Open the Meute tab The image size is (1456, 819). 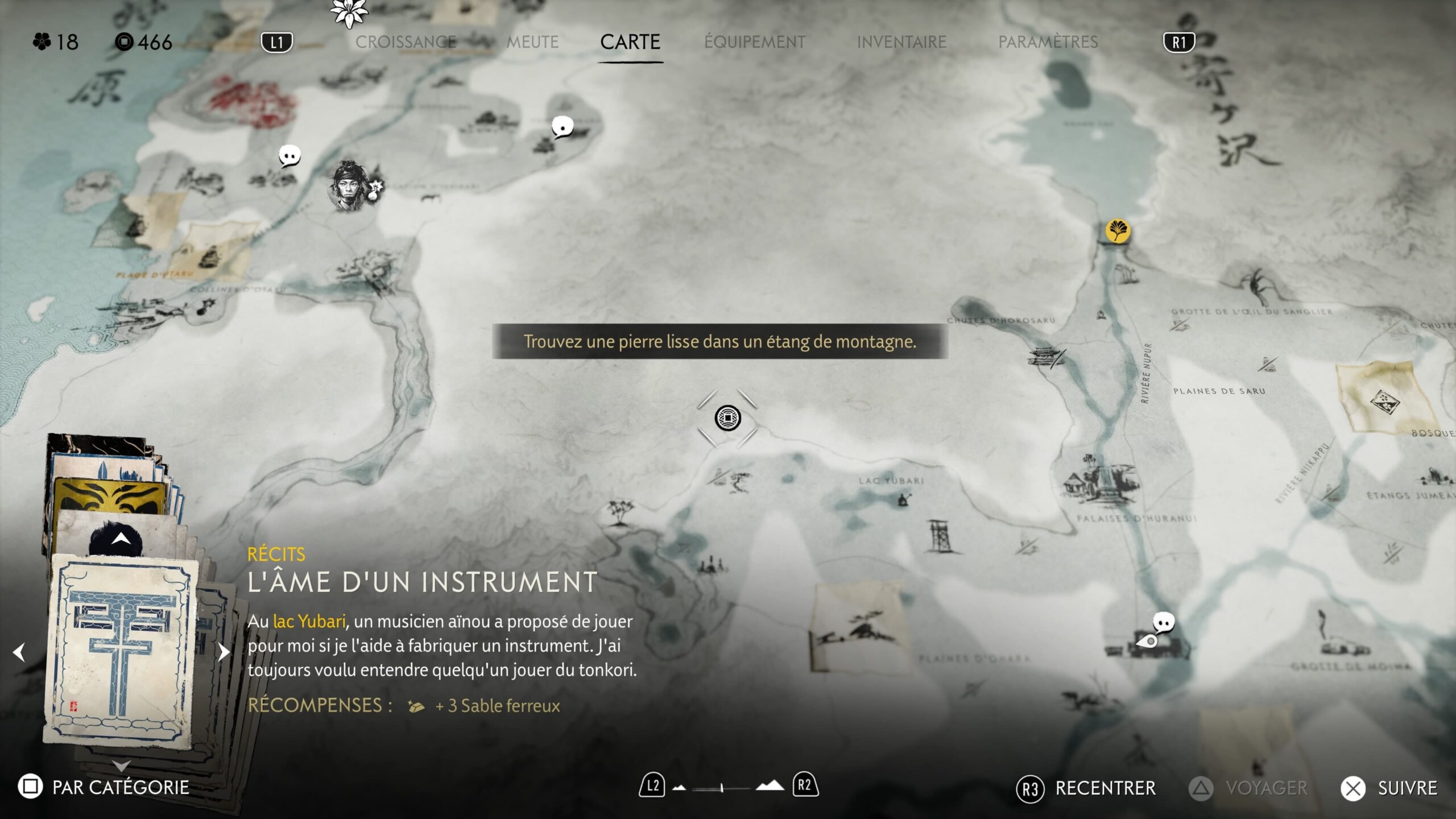pyautogui.click(x=532, y=42)
